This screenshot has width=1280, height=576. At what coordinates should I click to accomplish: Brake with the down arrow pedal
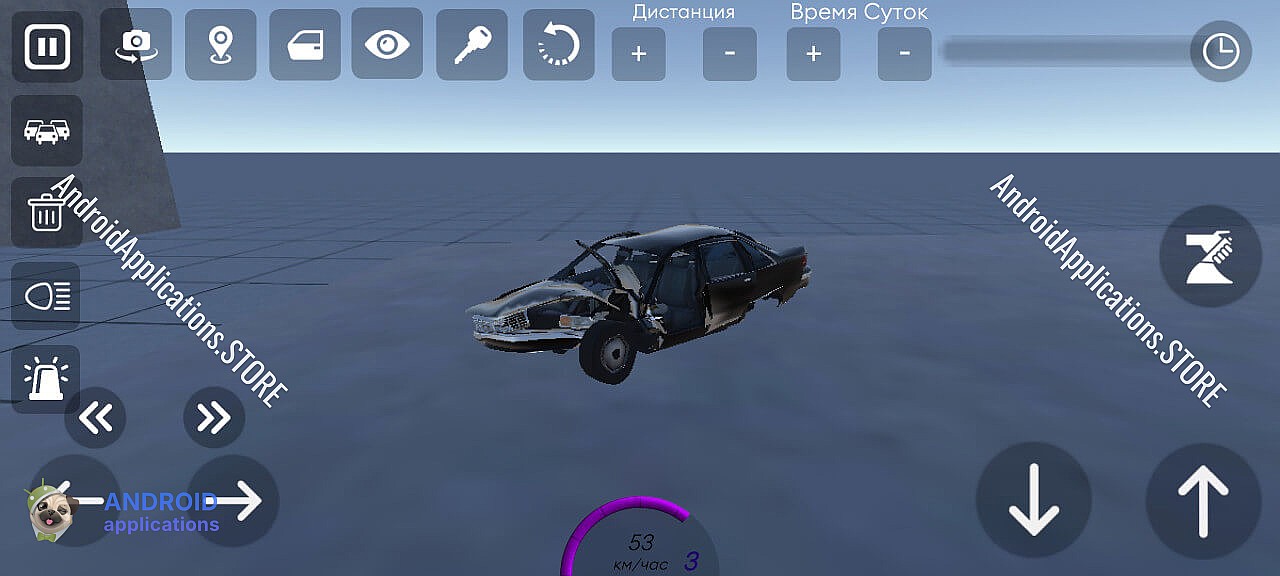1033,501
